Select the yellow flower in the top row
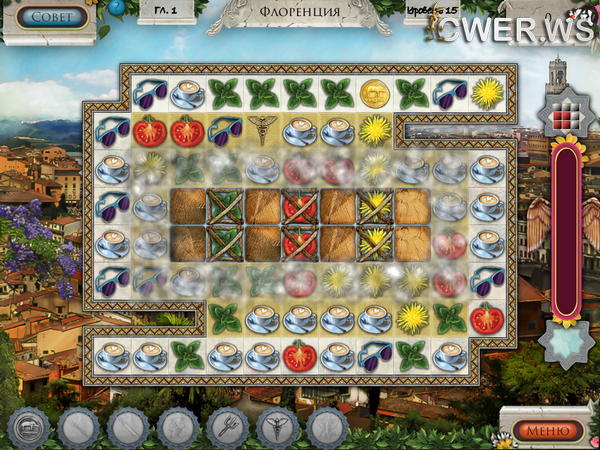 pyautogui.click(x=486, y=93)
